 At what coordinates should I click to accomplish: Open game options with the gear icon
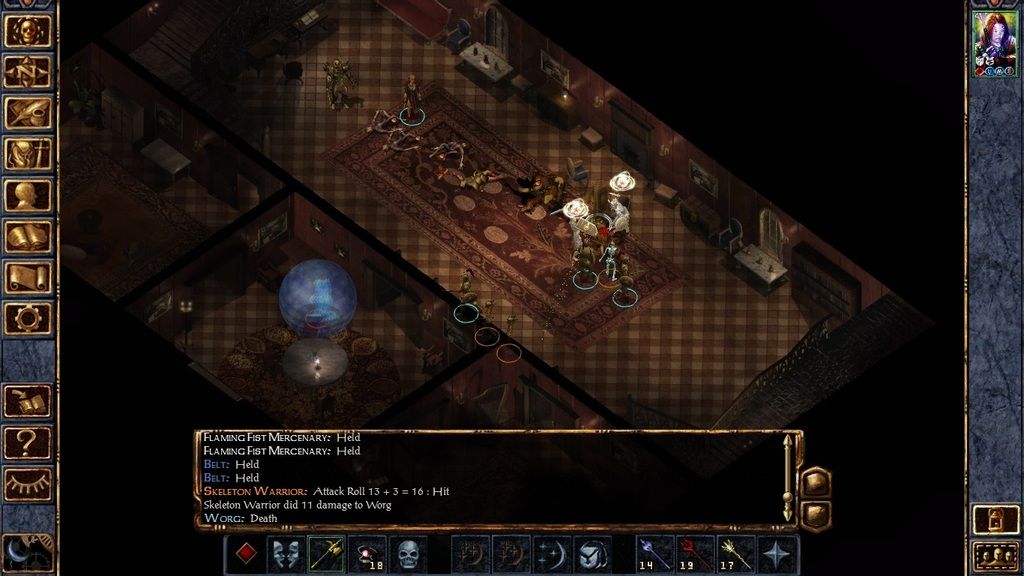[x=28, y=319]
